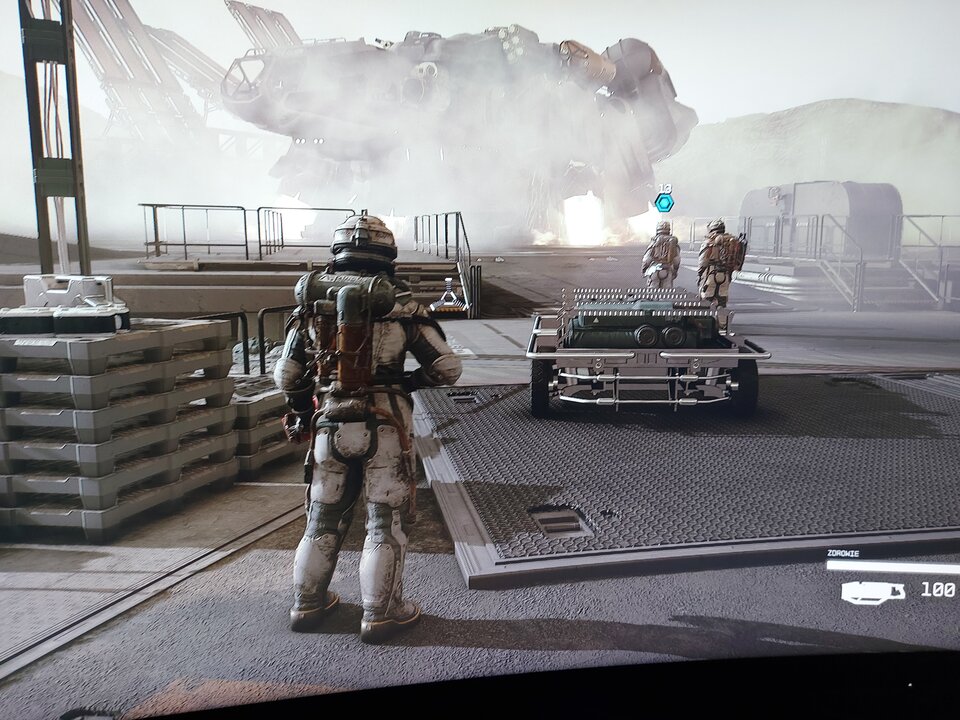Select the equipped weapon icon
The height and width of the screenshot is (720, 960).
coord(872,592)
